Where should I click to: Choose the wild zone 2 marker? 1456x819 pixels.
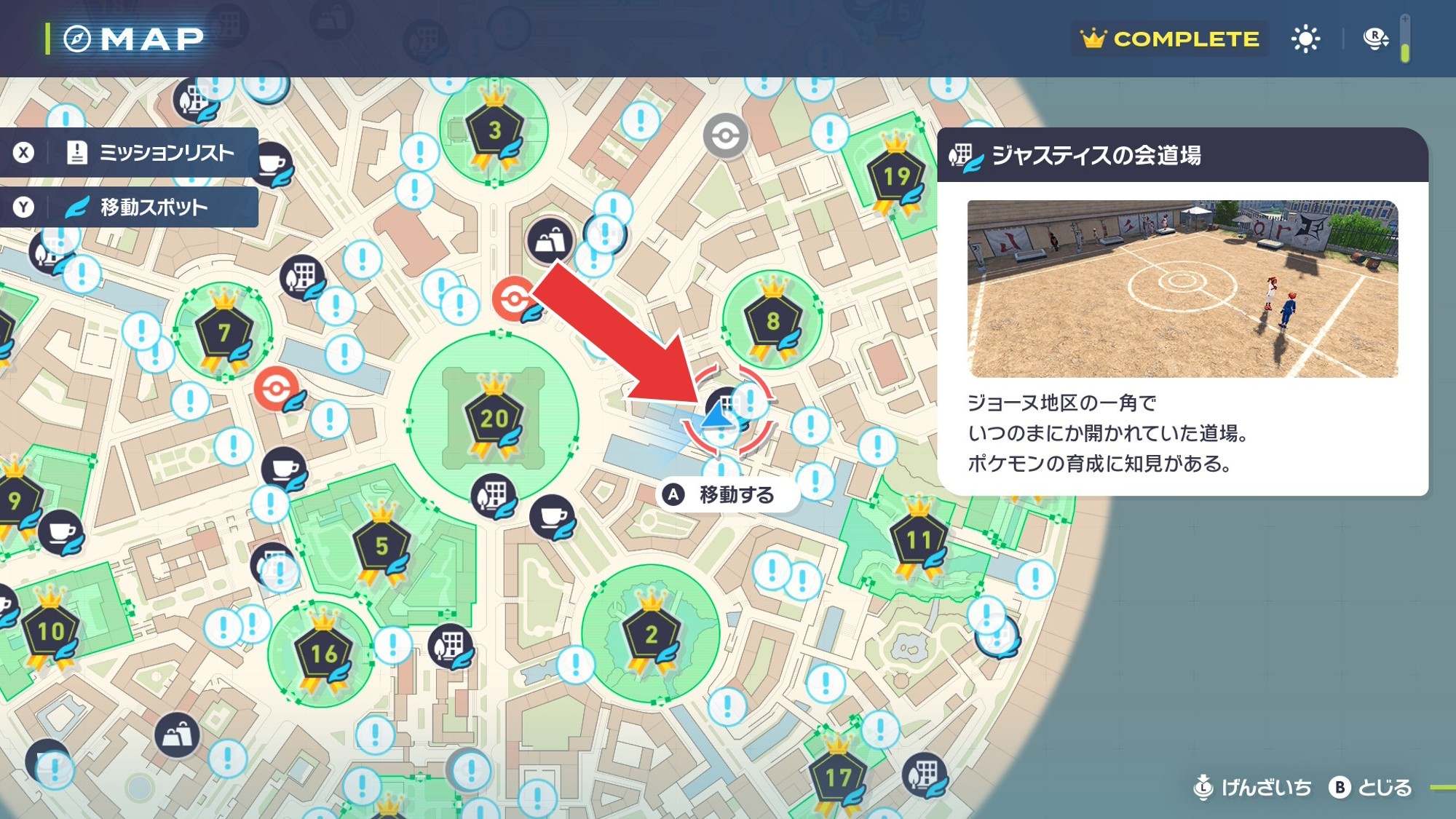tap(651, 635)
